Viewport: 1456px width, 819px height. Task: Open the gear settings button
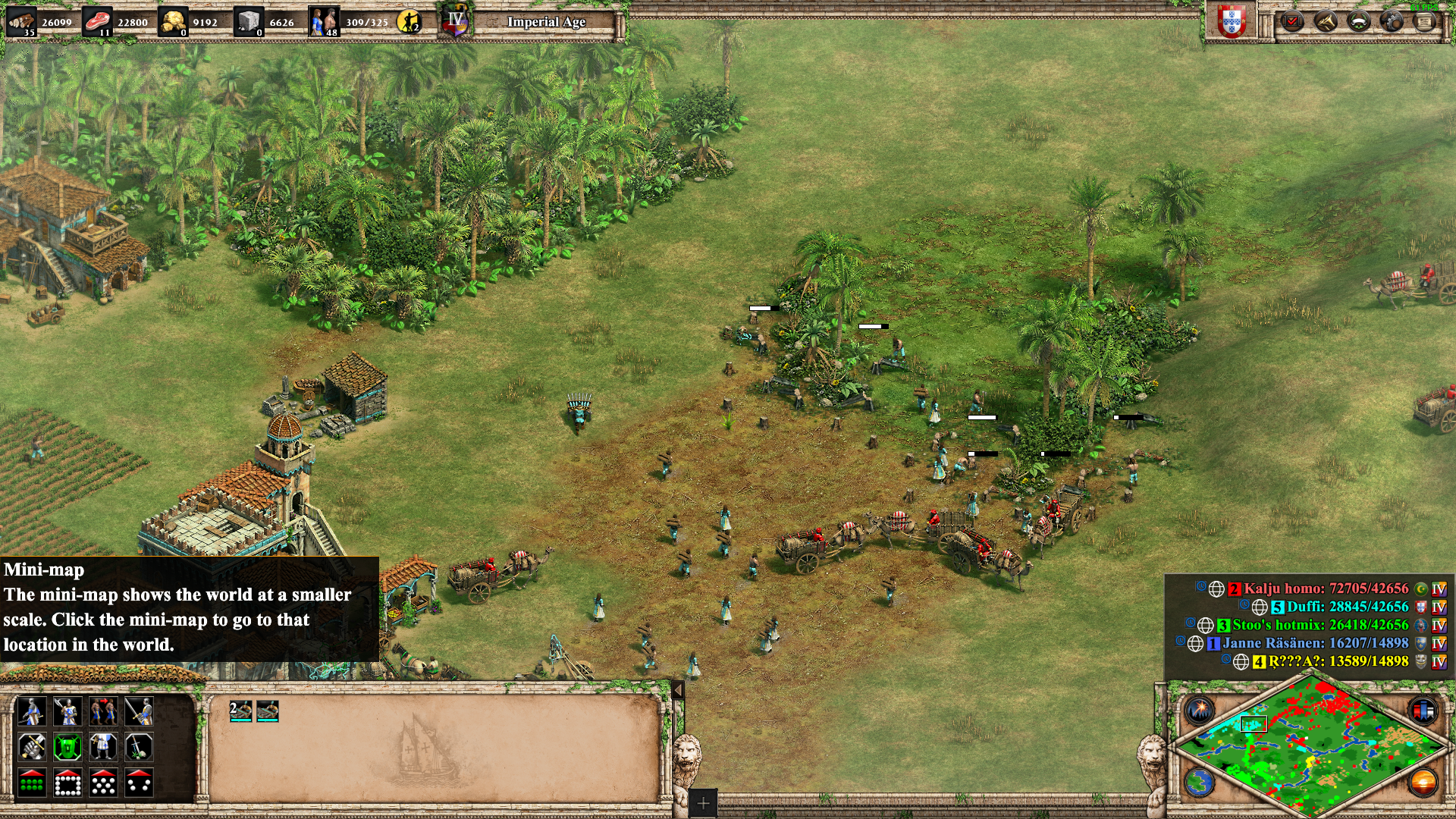point(1392,21)
